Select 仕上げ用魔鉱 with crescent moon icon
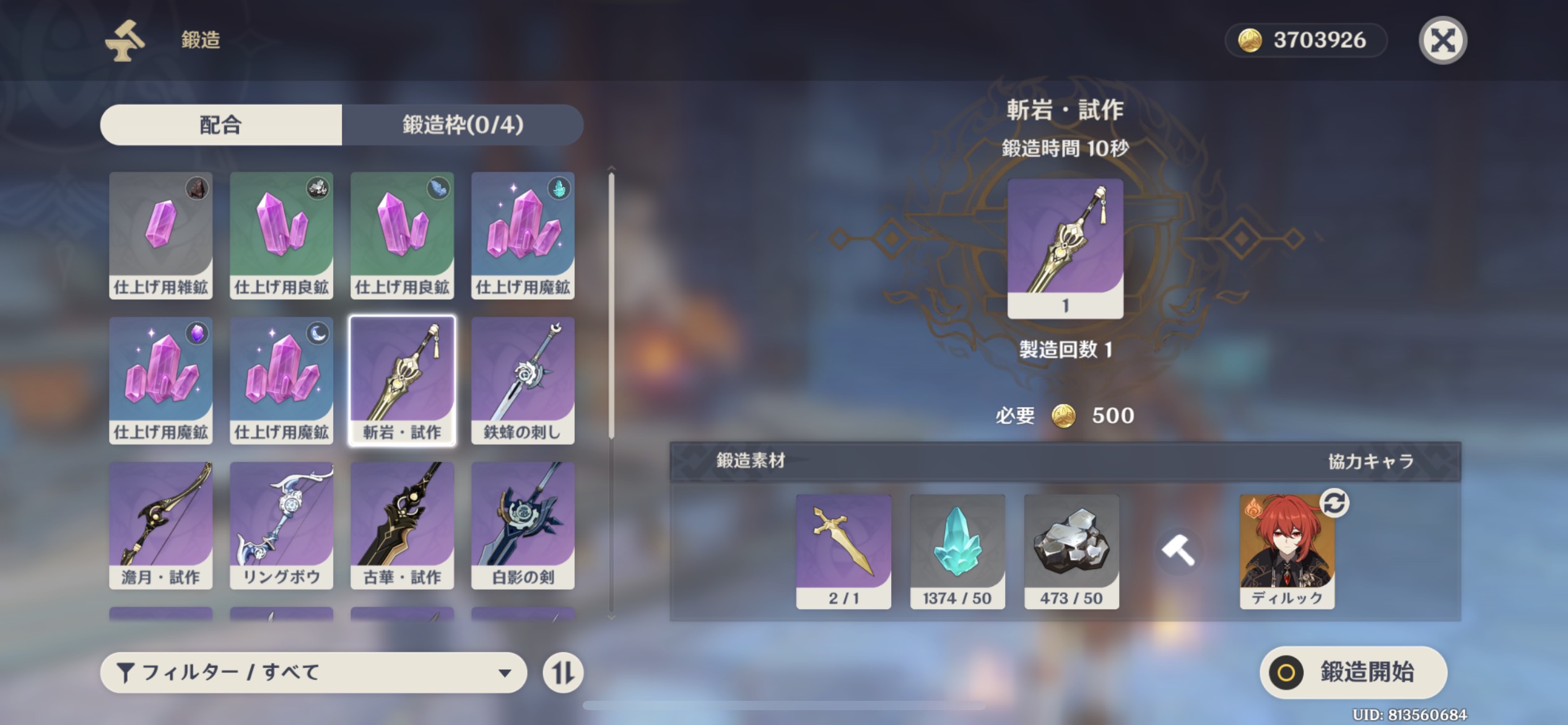 pos(281,380)
